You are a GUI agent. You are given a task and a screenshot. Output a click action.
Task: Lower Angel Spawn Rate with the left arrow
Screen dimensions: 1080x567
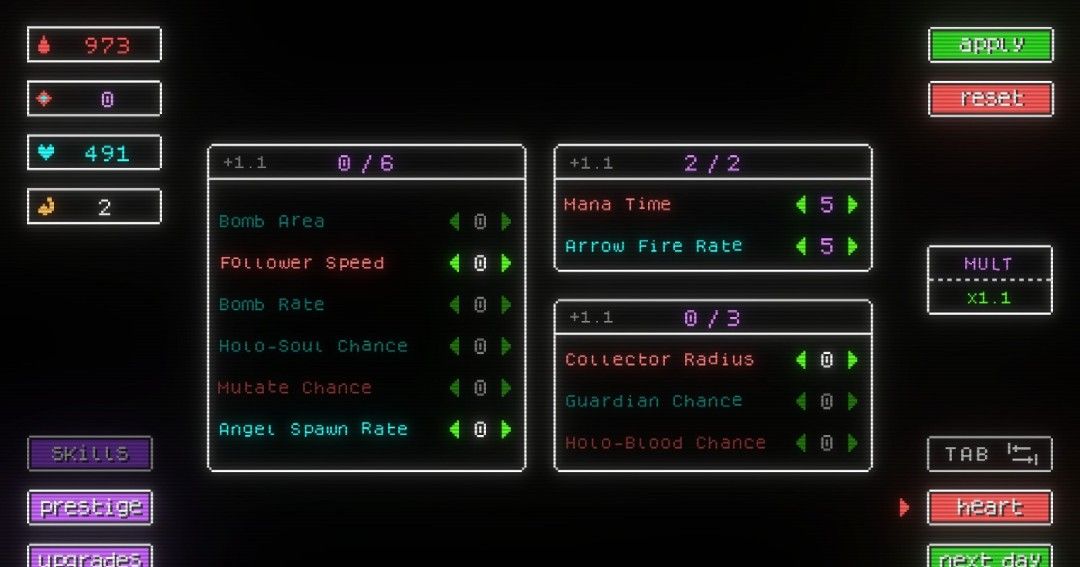[x=454, y=429]
